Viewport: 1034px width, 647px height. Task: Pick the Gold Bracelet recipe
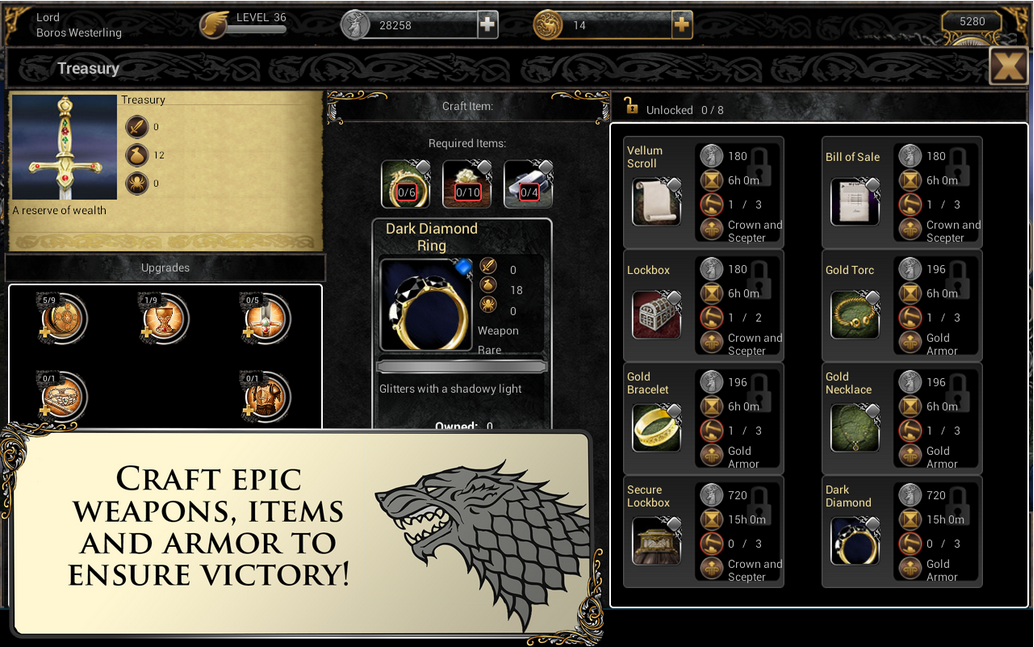point(657,427)
